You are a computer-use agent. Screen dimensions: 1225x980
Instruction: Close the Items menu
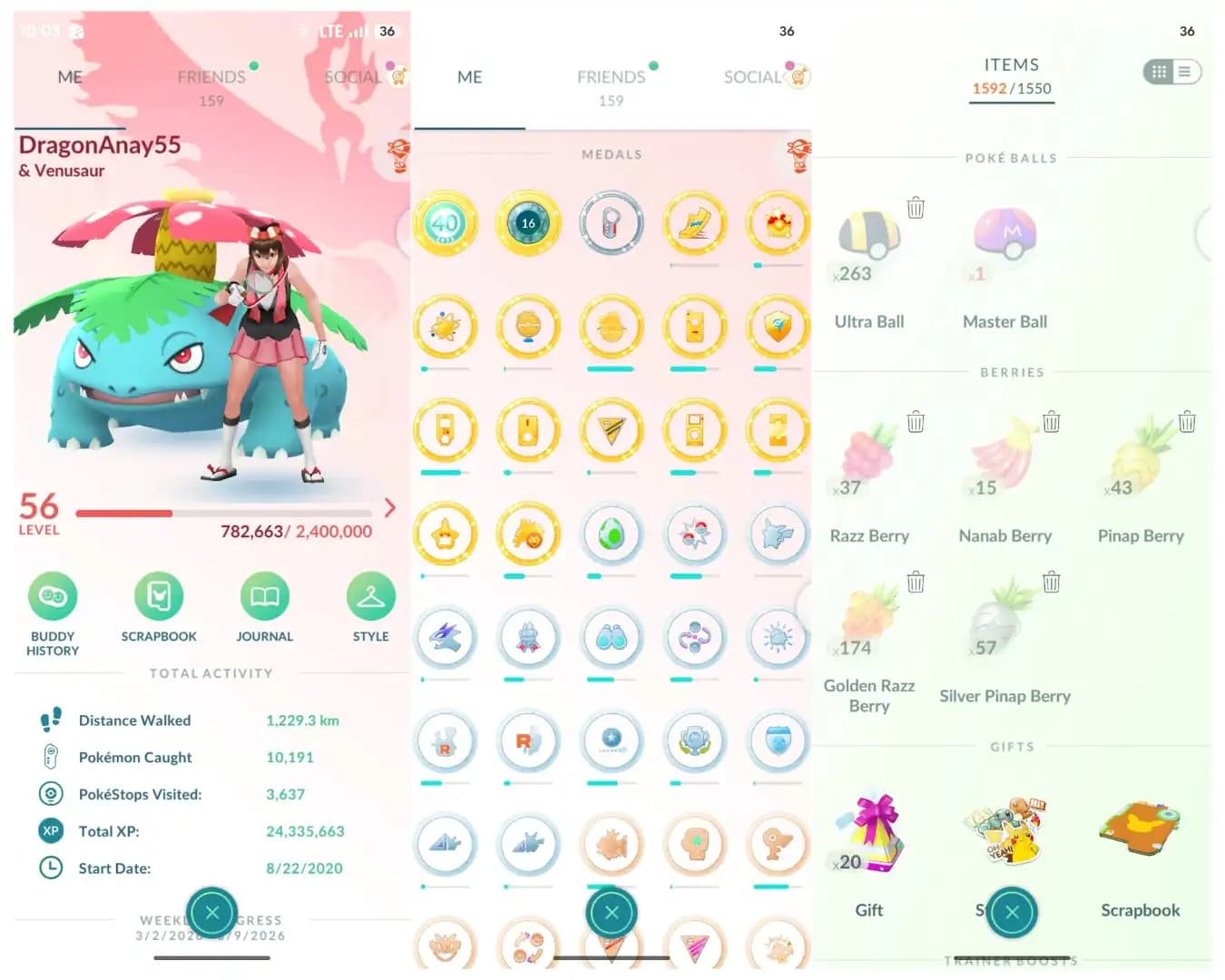1012,913
